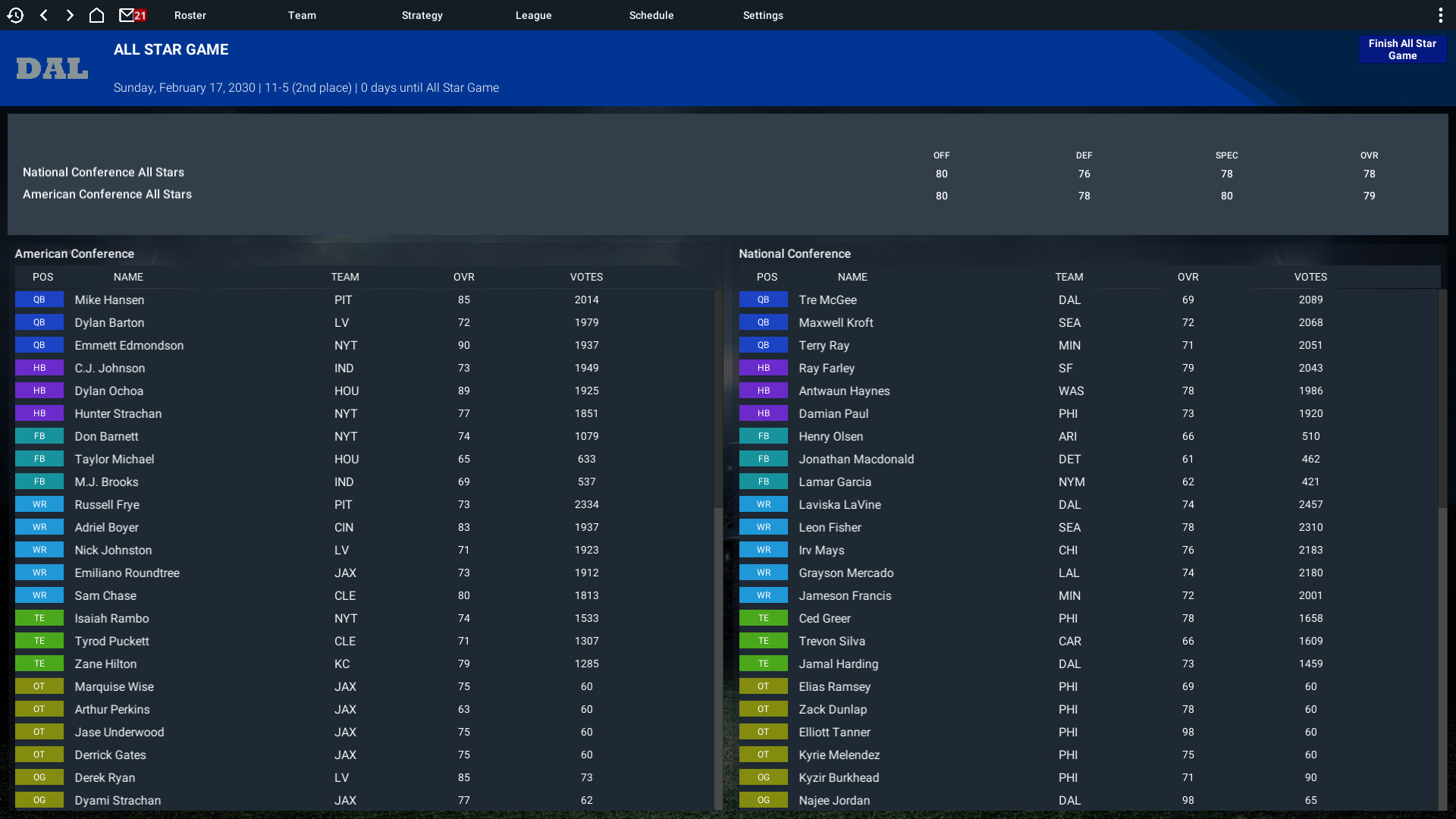This screenshot has height=819, width=1456.
Task: Open the three-dot overflow menu
Action: (1442, 14)
